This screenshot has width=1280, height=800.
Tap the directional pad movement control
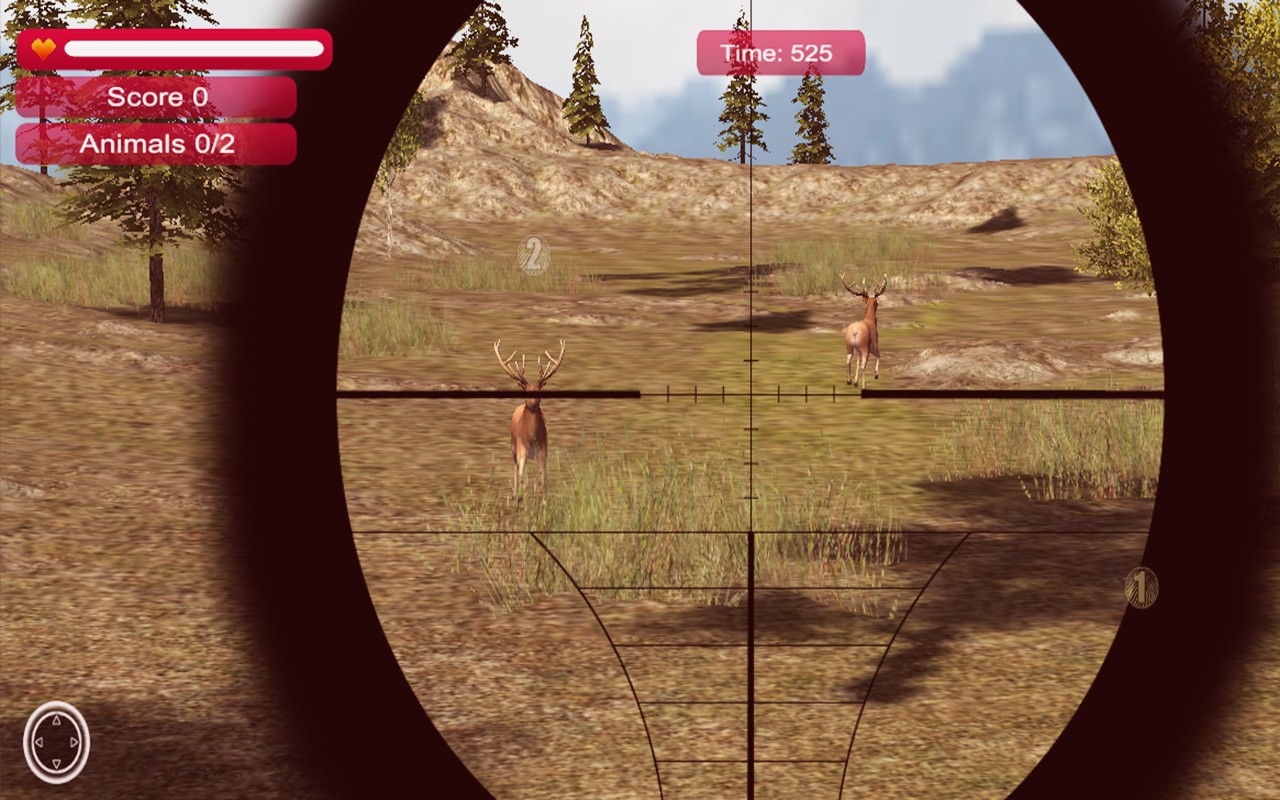57,742
